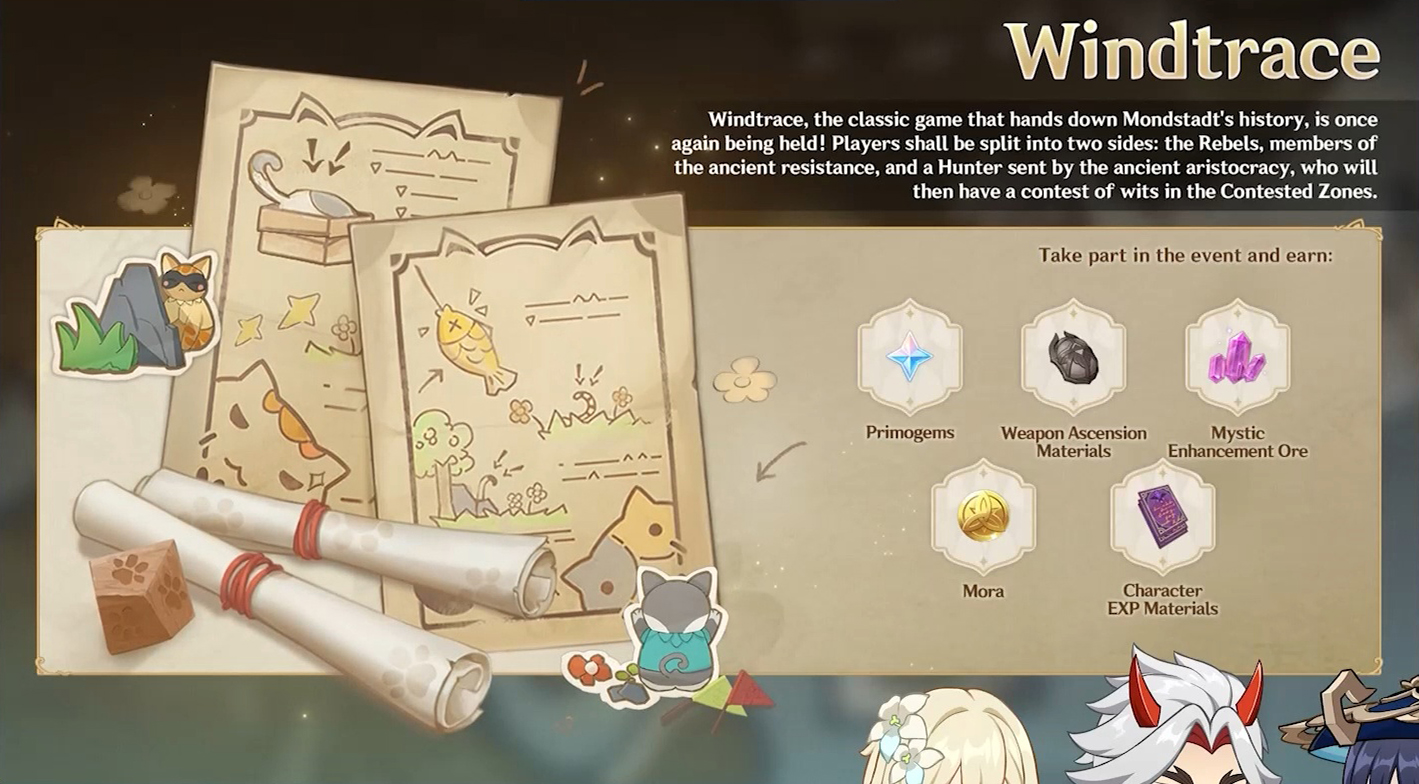
Task: Choose the Mystic Enhancement Ore reward icon
Action: 1237,358
